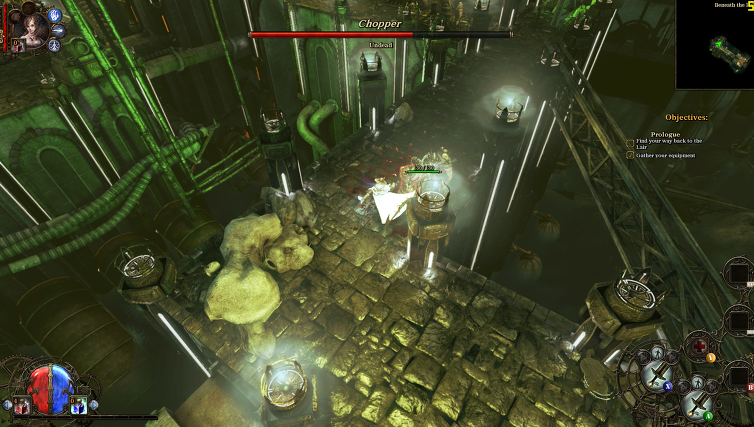Activate the red cross healing skill
This screenshot has height=427, width=754.
[x=699, y=347]
